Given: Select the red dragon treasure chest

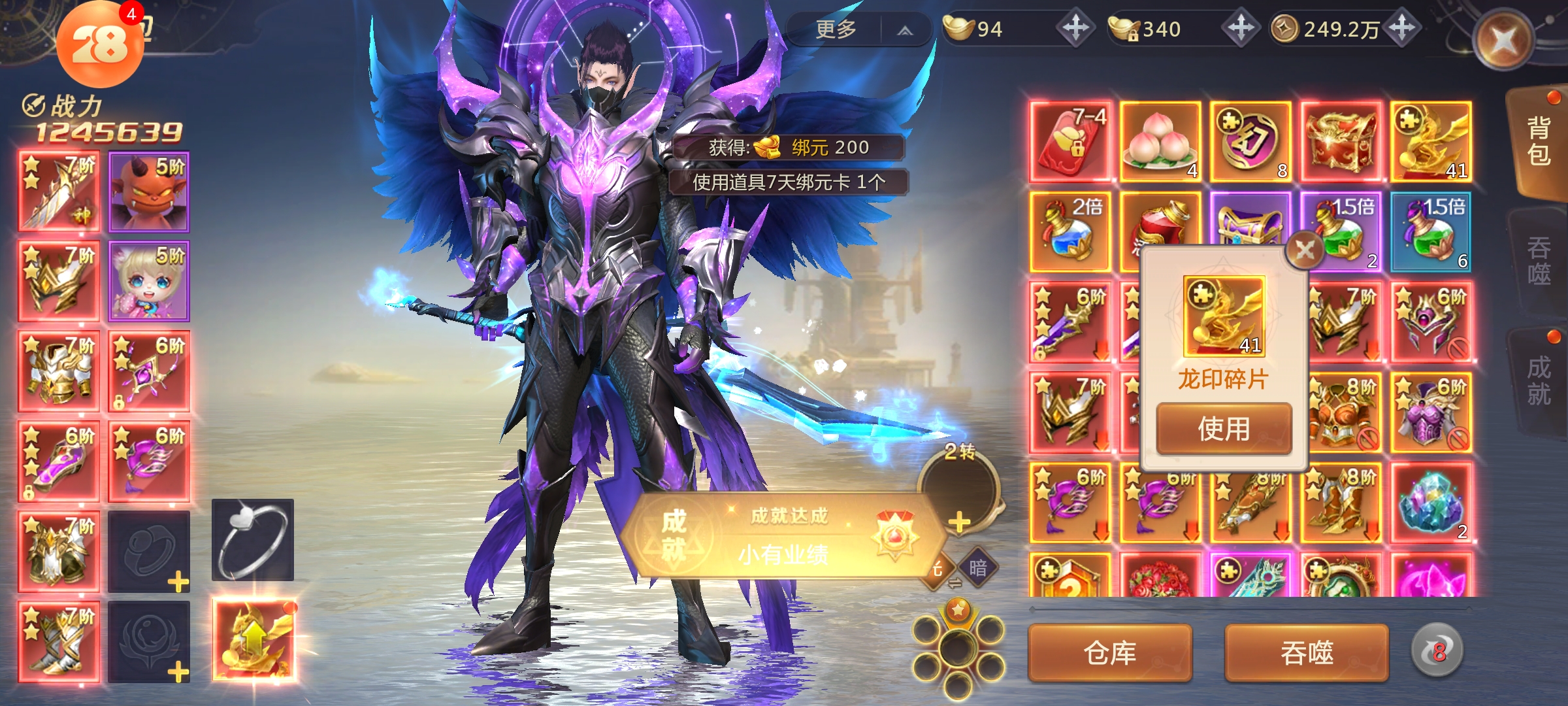Looking at the screenshot, I should click(1341, 141).
